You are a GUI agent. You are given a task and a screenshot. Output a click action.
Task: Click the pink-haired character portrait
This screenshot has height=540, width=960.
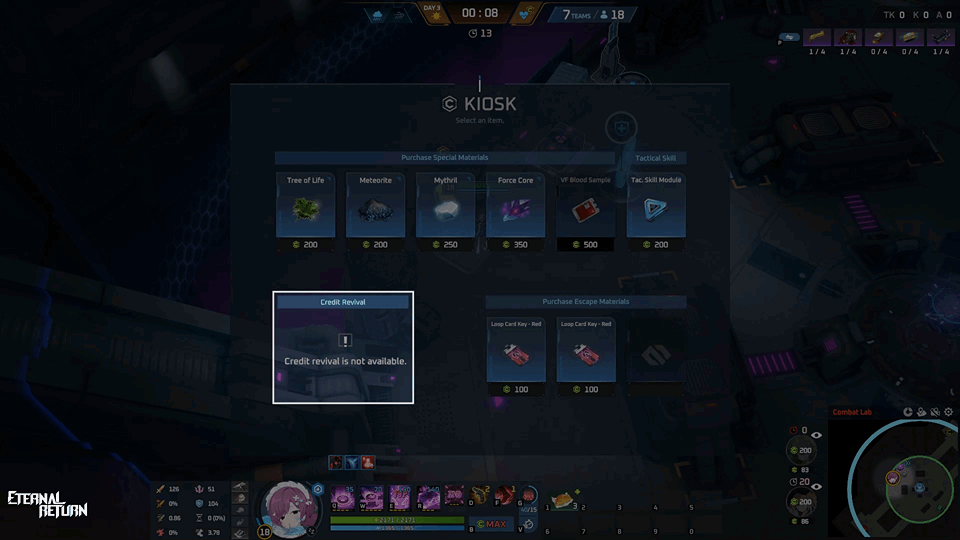[286, 507]
